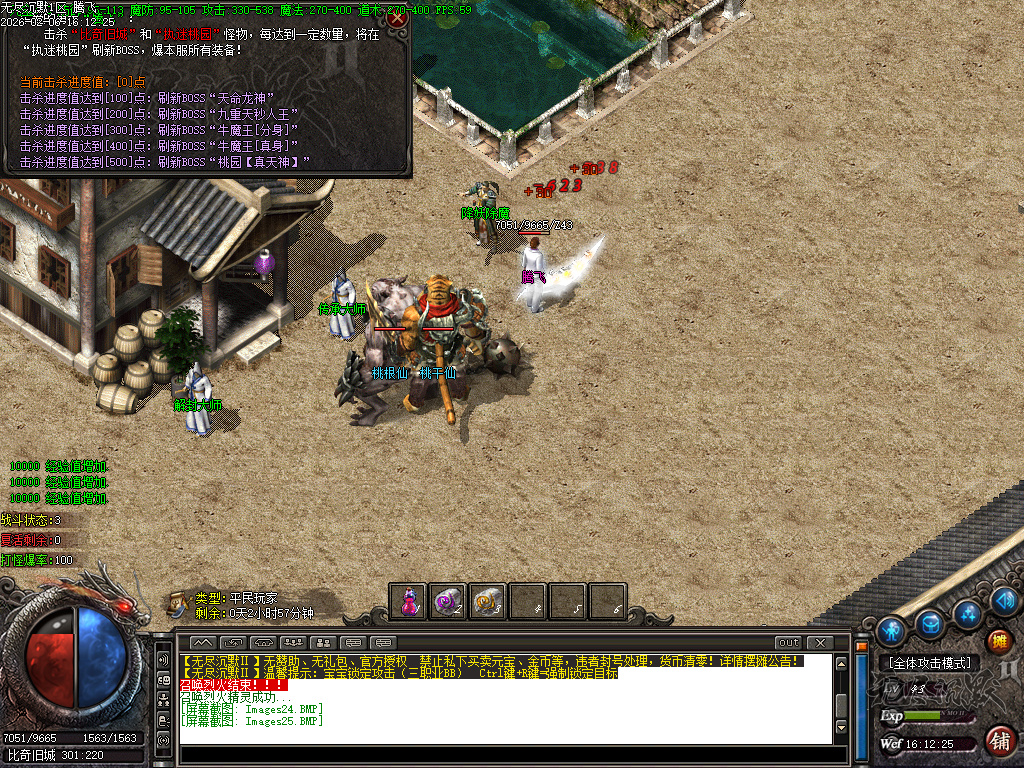Screen dimensions: 1024x768
Task: Use the orange spiral scroll in slot 3
Action: point(488,602)
